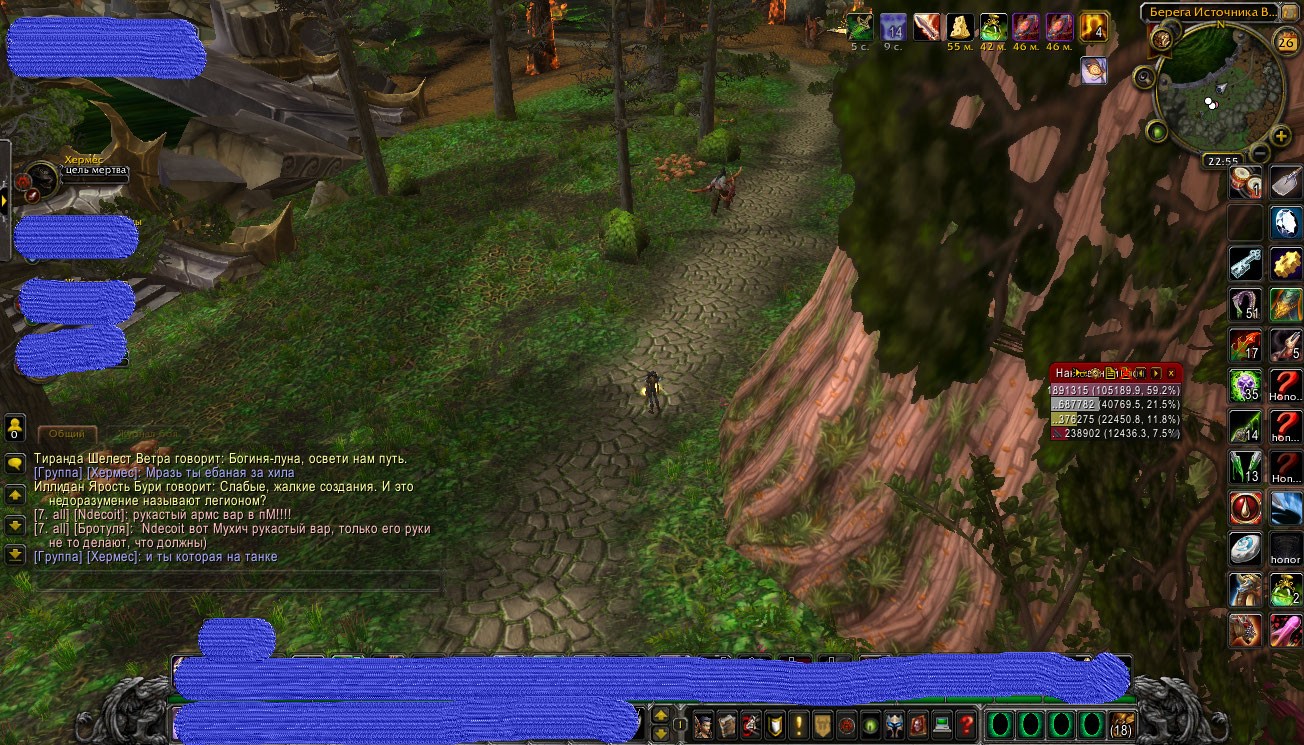
Task: Open the game menu computer icon
Action: pos(941,723)
